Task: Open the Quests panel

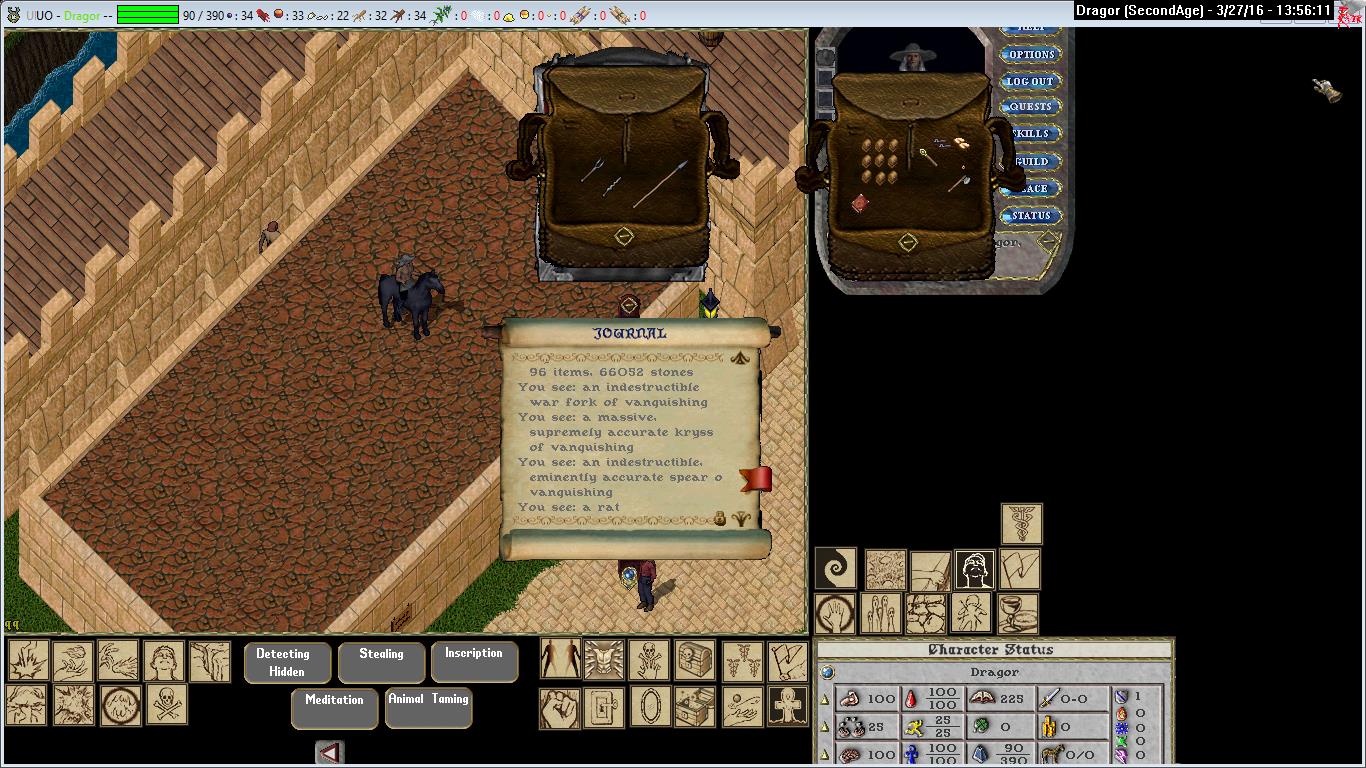Action: (x=1030, y=107)
